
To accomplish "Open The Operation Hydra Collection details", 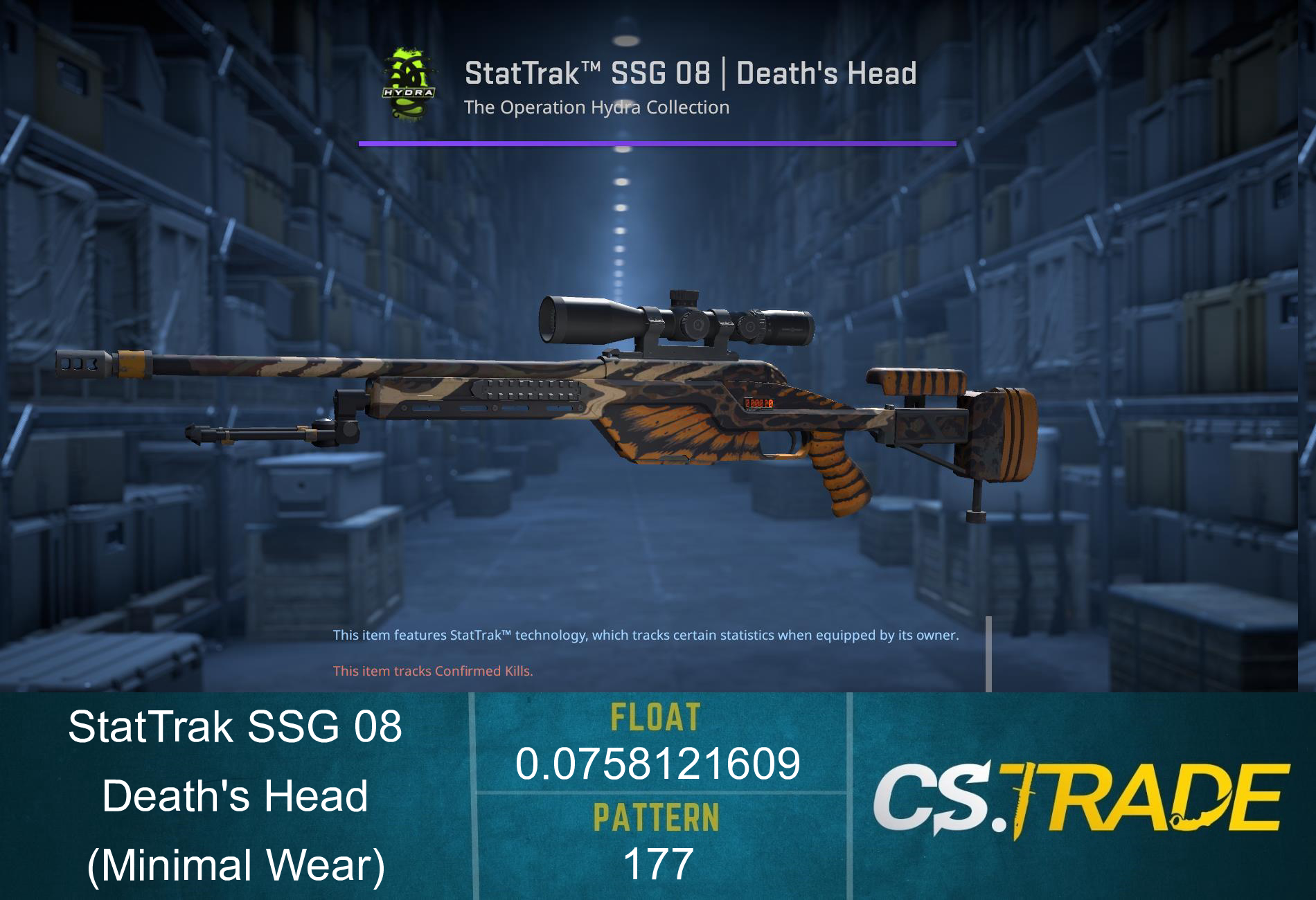I will pos(597,107).
